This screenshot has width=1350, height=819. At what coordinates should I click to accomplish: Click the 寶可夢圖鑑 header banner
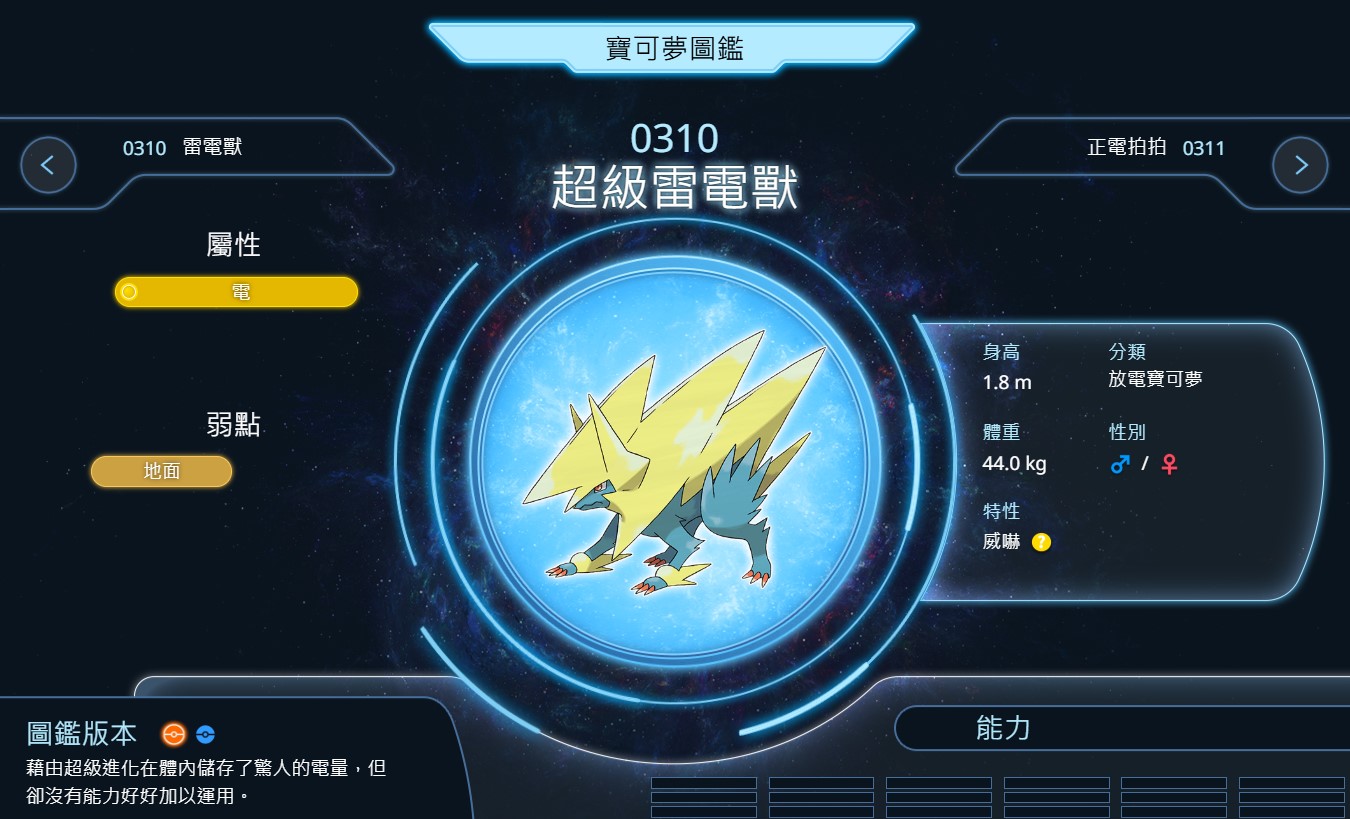(673, 48)
